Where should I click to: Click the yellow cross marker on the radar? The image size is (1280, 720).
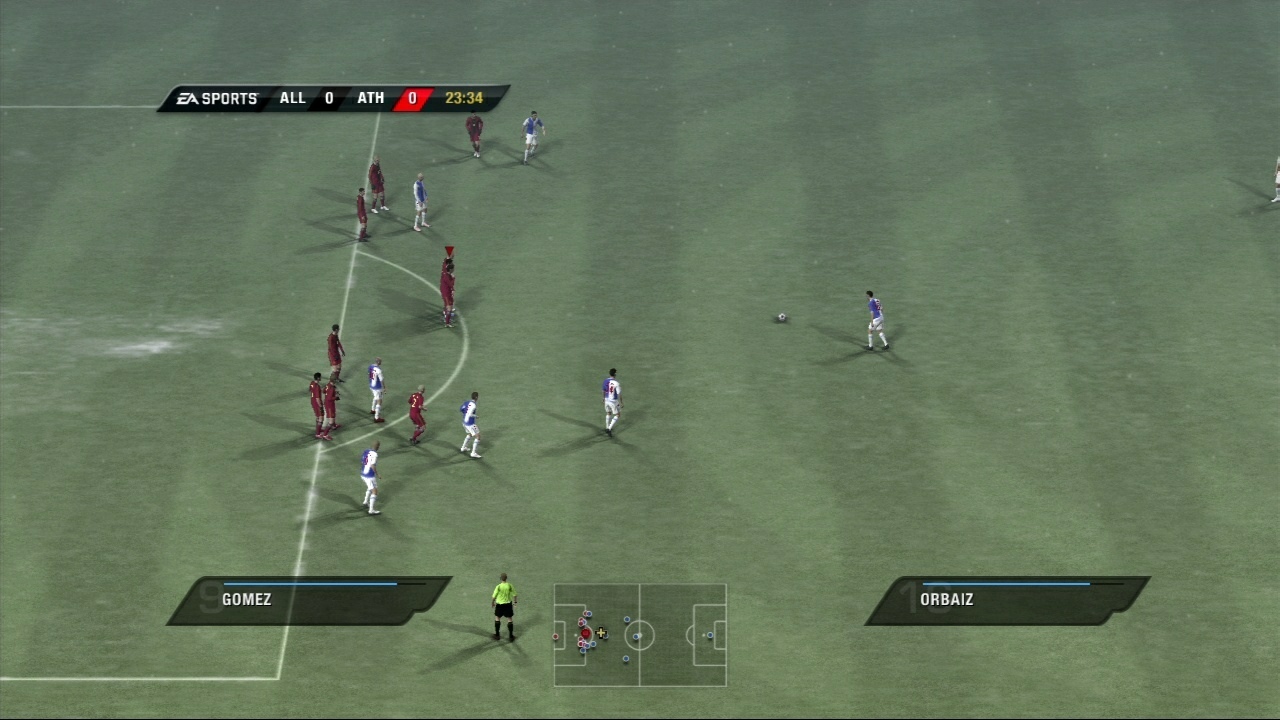click(601, 632)
